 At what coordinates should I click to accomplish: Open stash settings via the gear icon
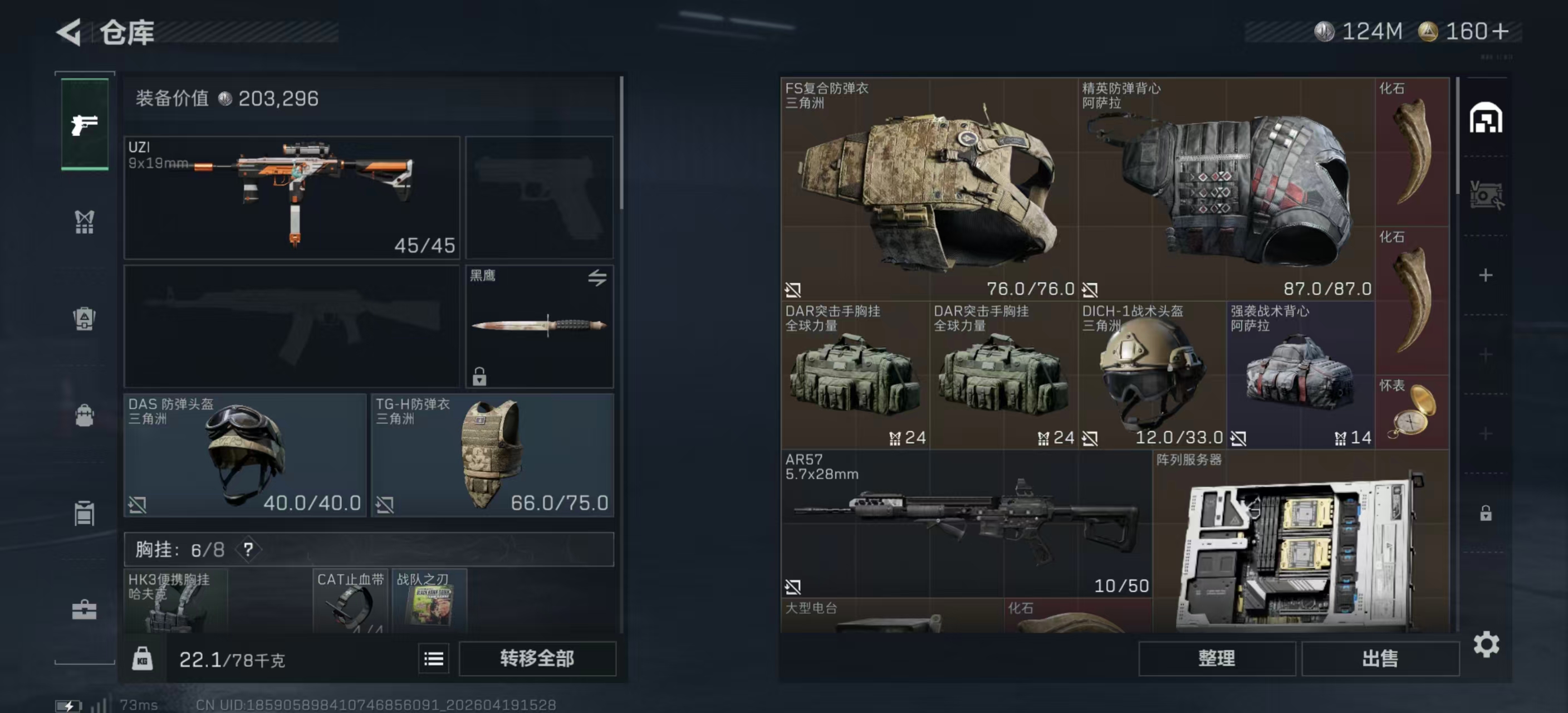(1486, 644)
